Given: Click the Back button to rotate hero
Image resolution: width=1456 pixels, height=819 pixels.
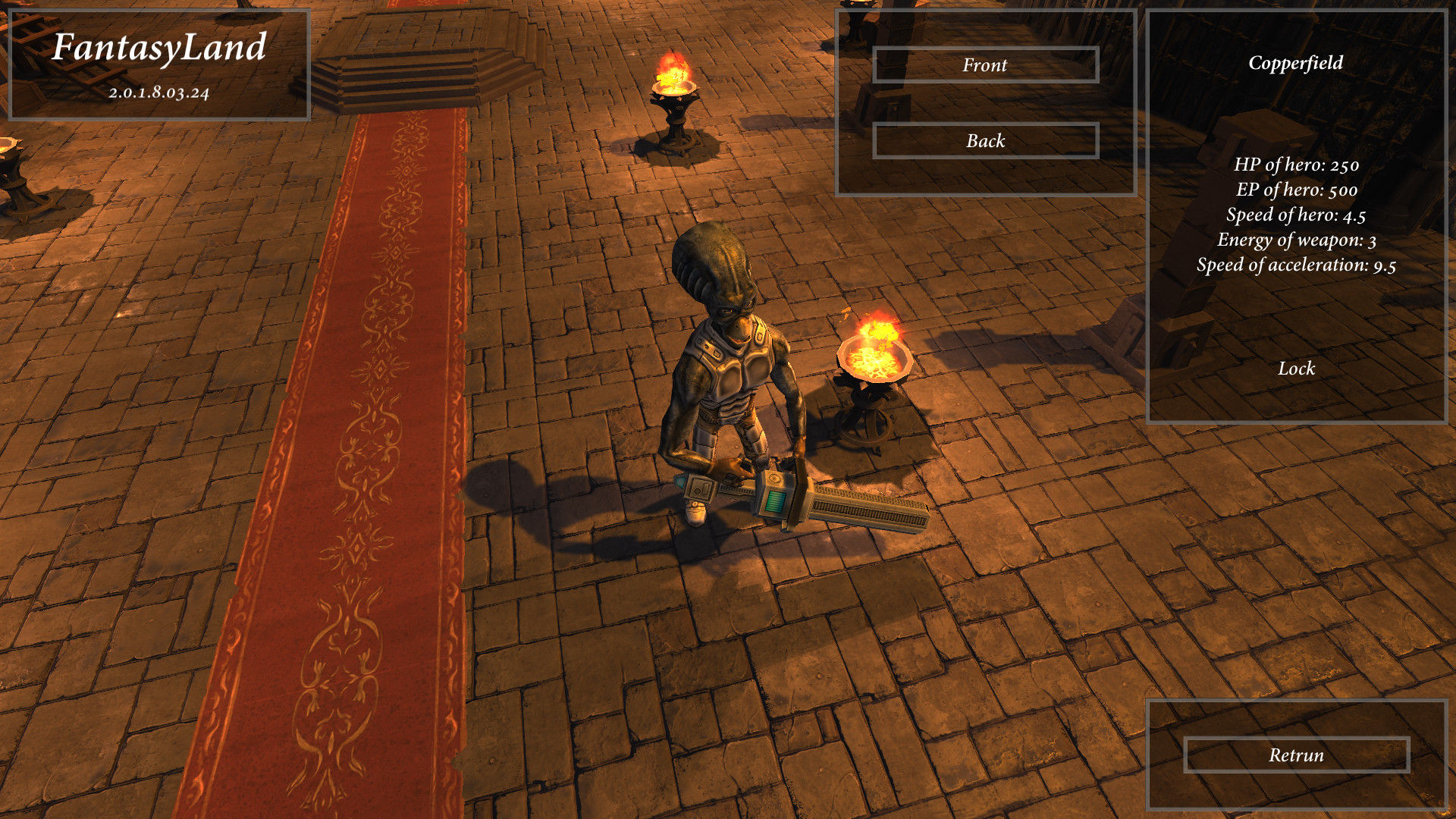Looking at the screenshot, I should (985, 141).
